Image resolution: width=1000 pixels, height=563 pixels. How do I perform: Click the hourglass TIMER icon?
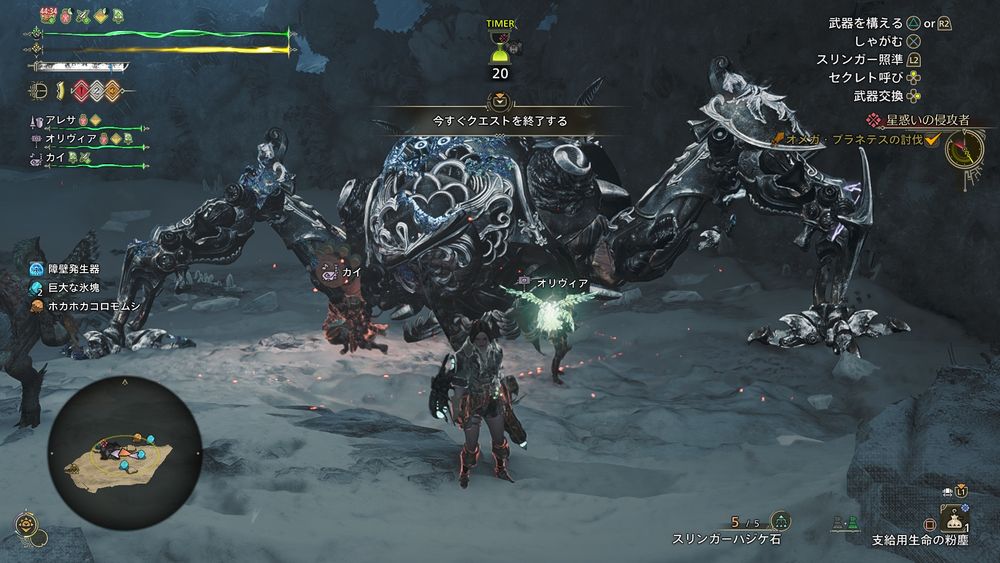click(498, 47)
